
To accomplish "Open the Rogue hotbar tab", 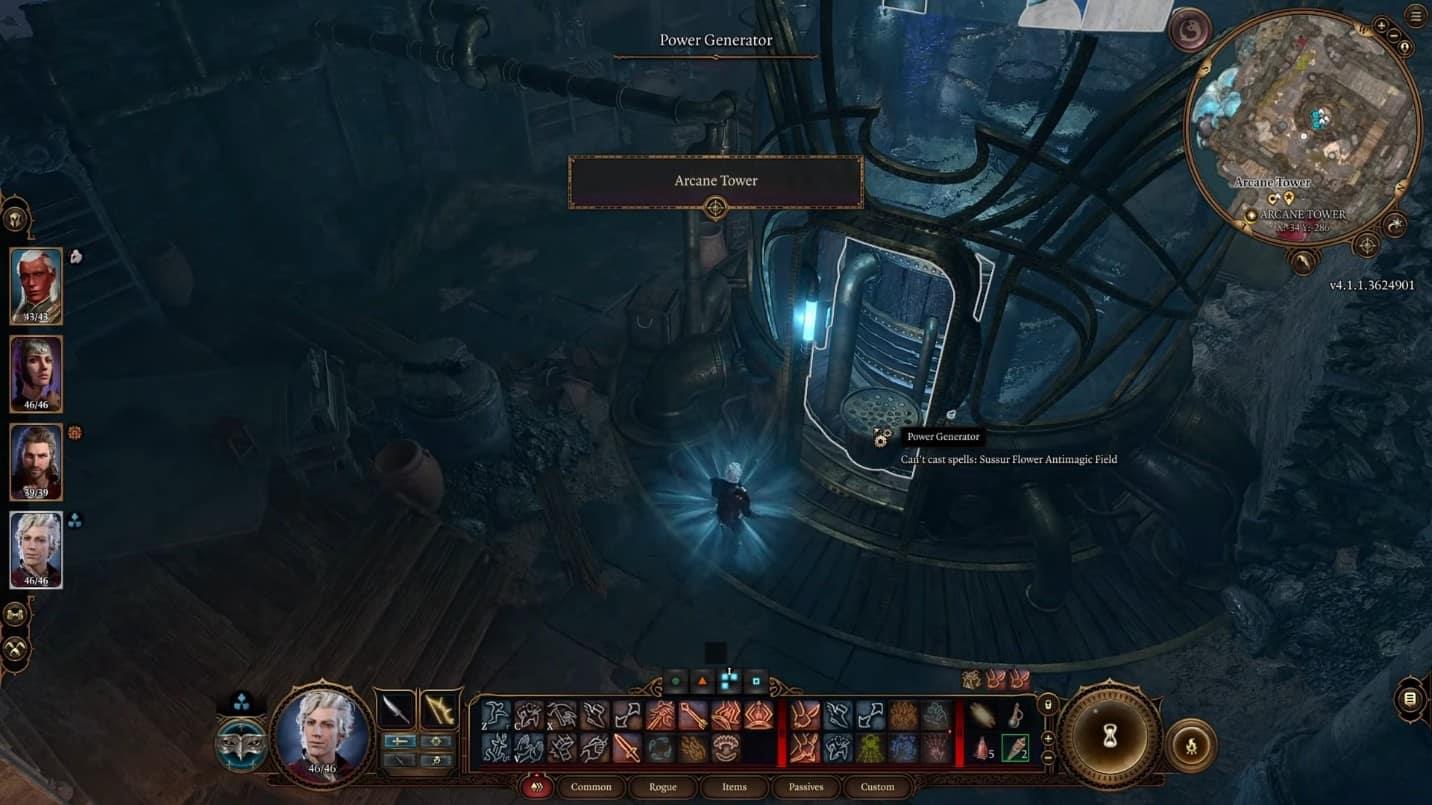I will [x=662, y=787].
